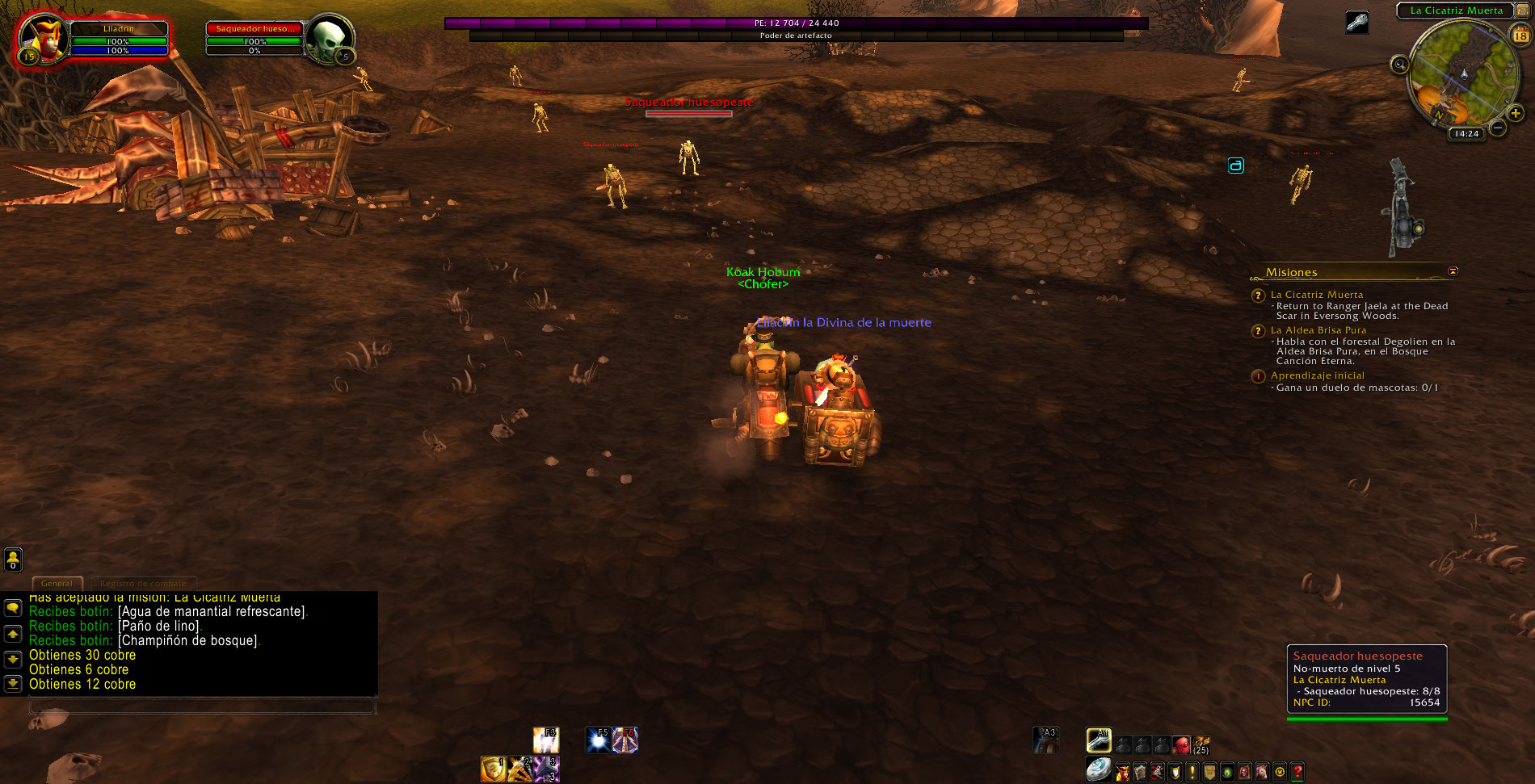This screenshot has width=1535, height=784.
Task: Open the world map button beside zone name
Action: 1522,10
